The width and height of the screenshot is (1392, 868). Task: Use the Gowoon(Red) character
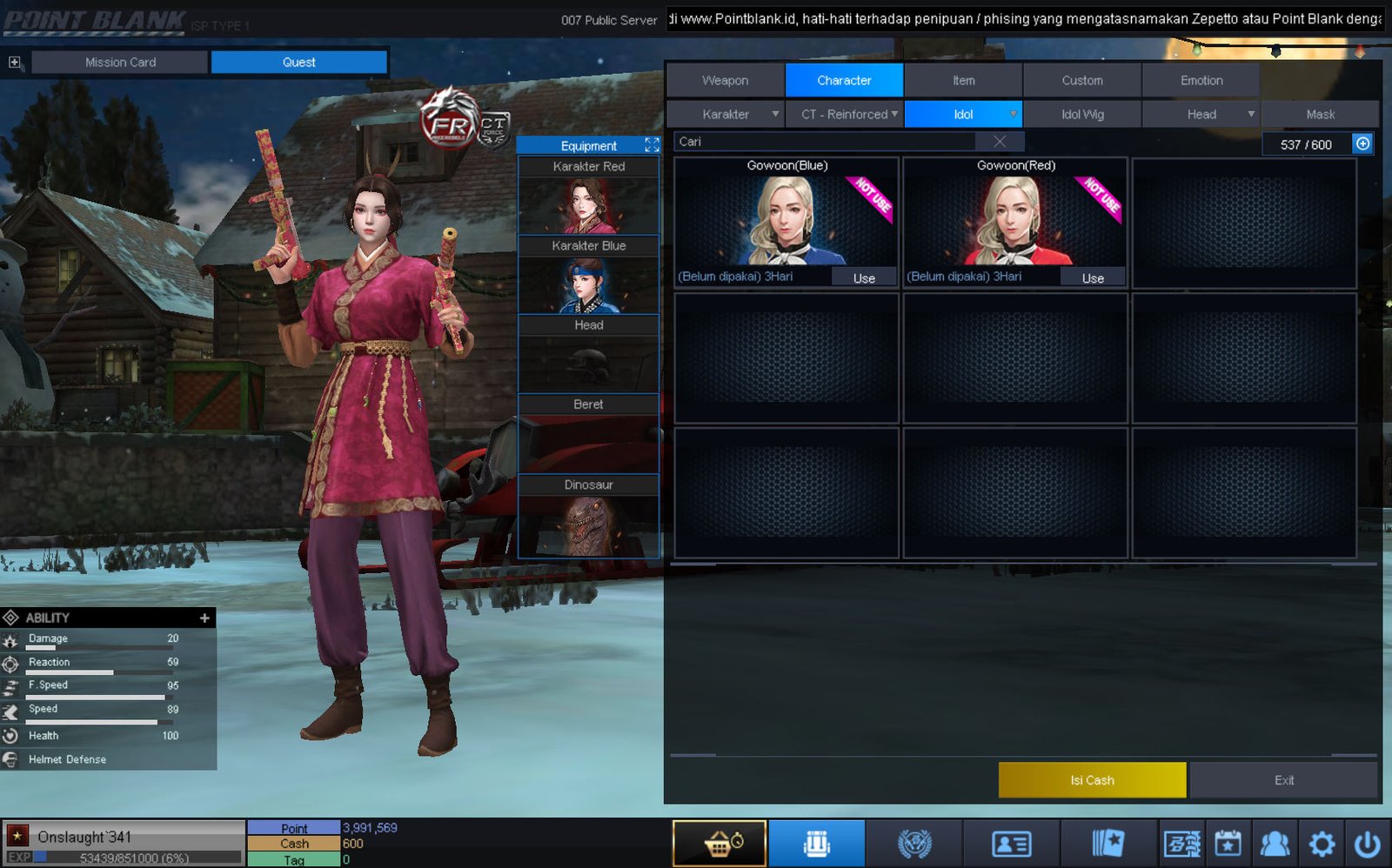click(1093, 278)
